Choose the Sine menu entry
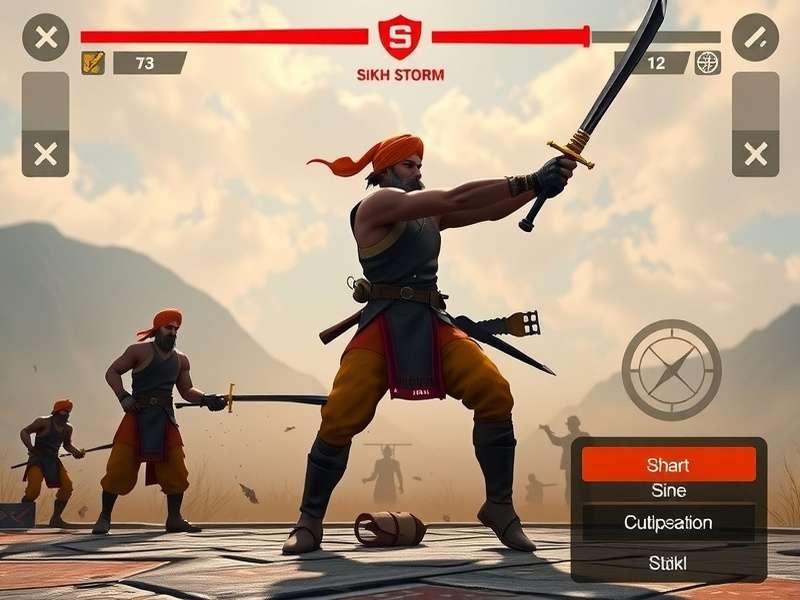This screenshot has height=600, width=800. (668, 491)
